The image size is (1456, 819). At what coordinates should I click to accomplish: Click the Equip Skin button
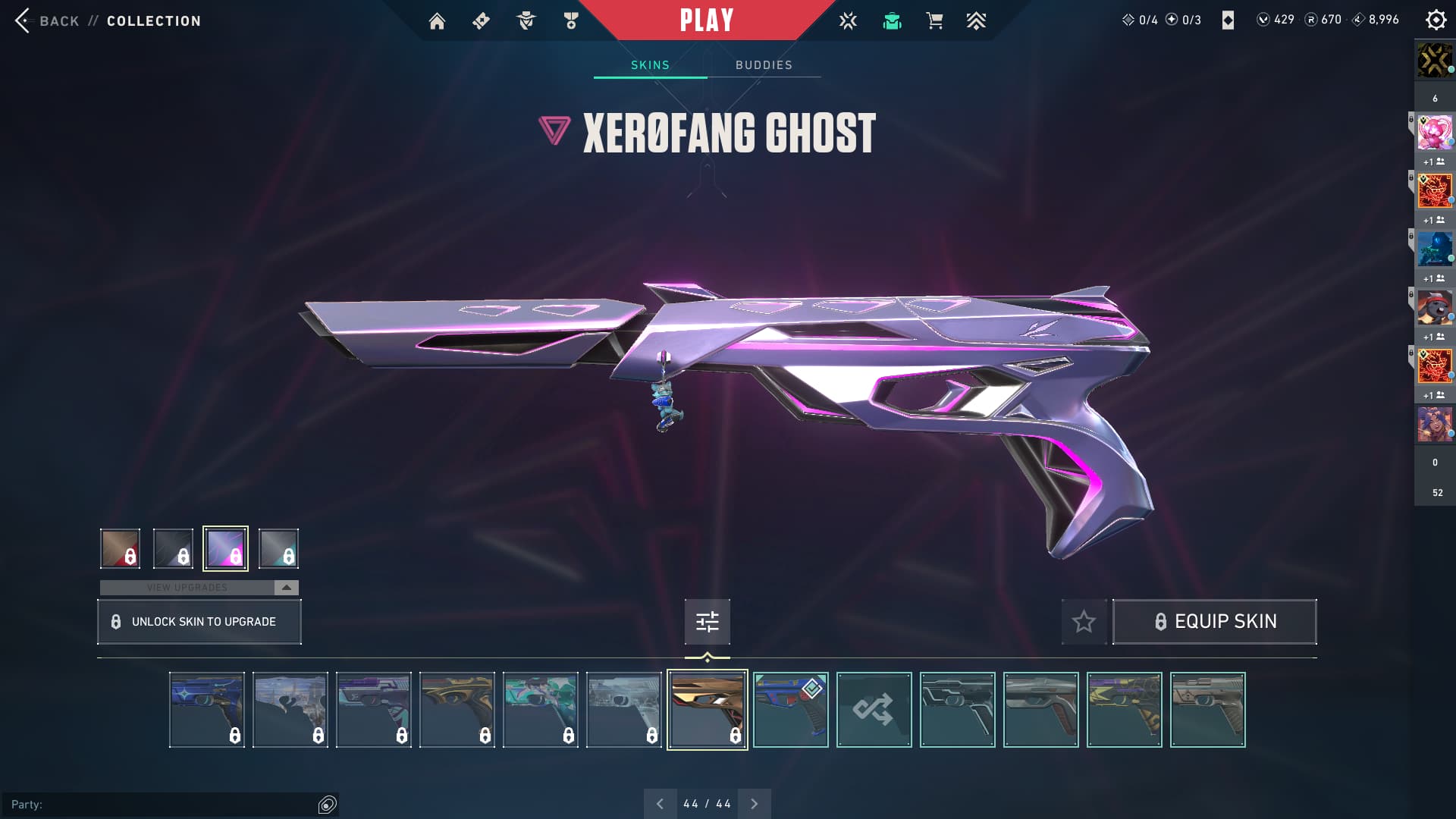coord(1214,622)
